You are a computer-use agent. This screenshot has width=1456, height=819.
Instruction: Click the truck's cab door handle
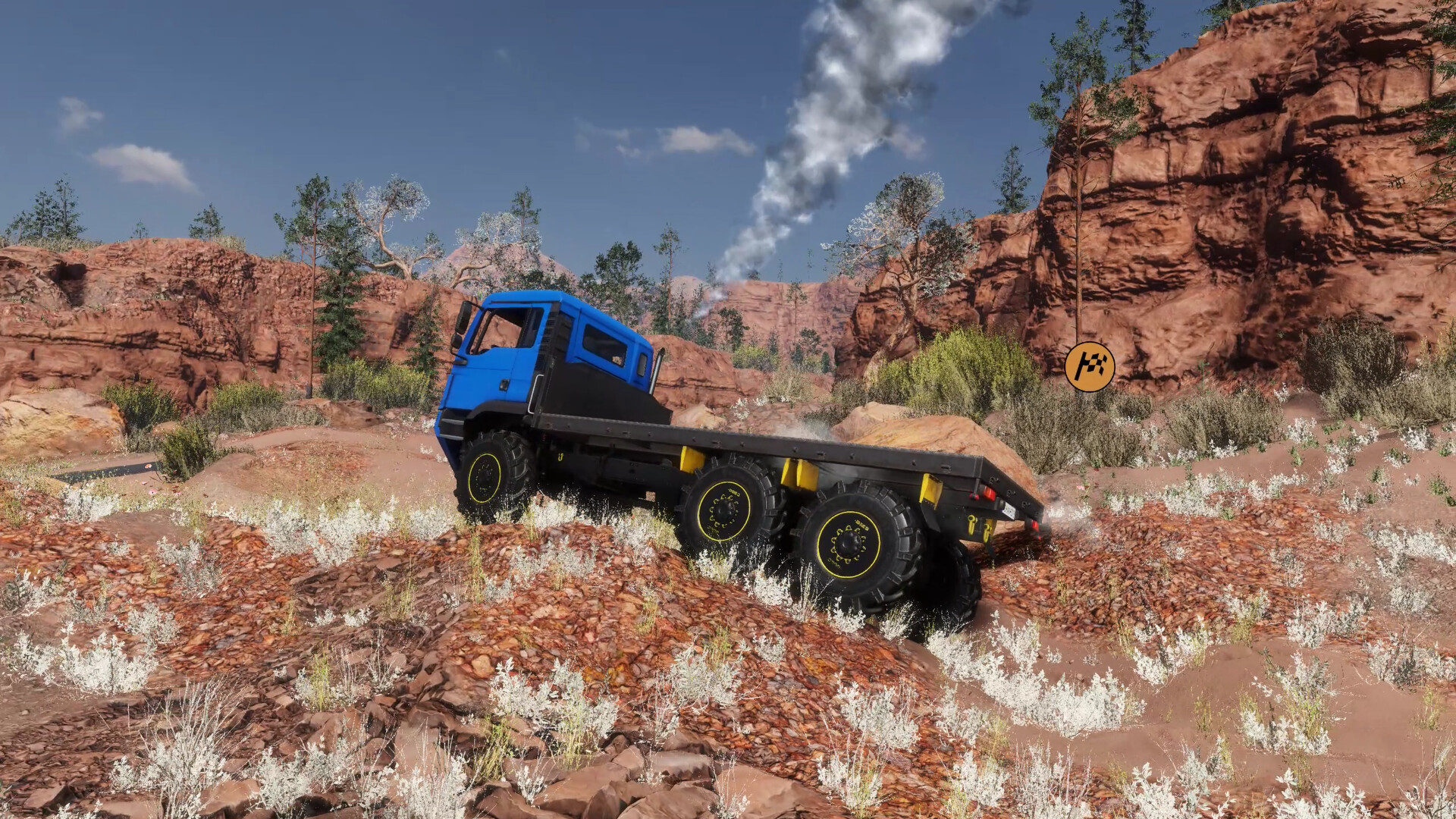point(504,384)
